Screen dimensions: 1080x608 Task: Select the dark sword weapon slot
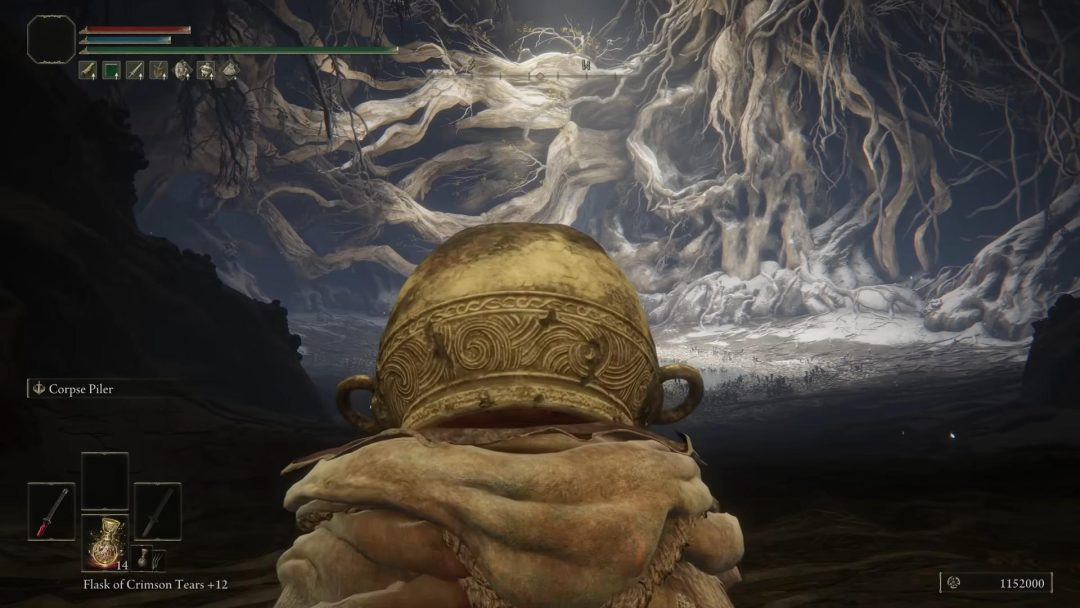(x=157, y=511)
